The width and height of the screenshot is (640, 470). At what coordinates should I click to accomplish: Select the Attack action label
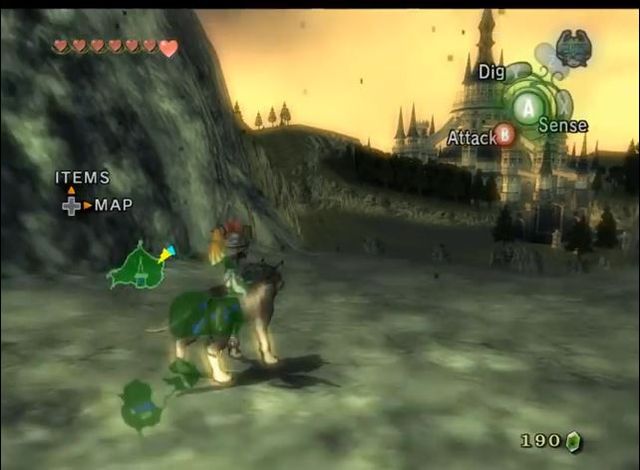pyautogui.click(x=471, y=137)
